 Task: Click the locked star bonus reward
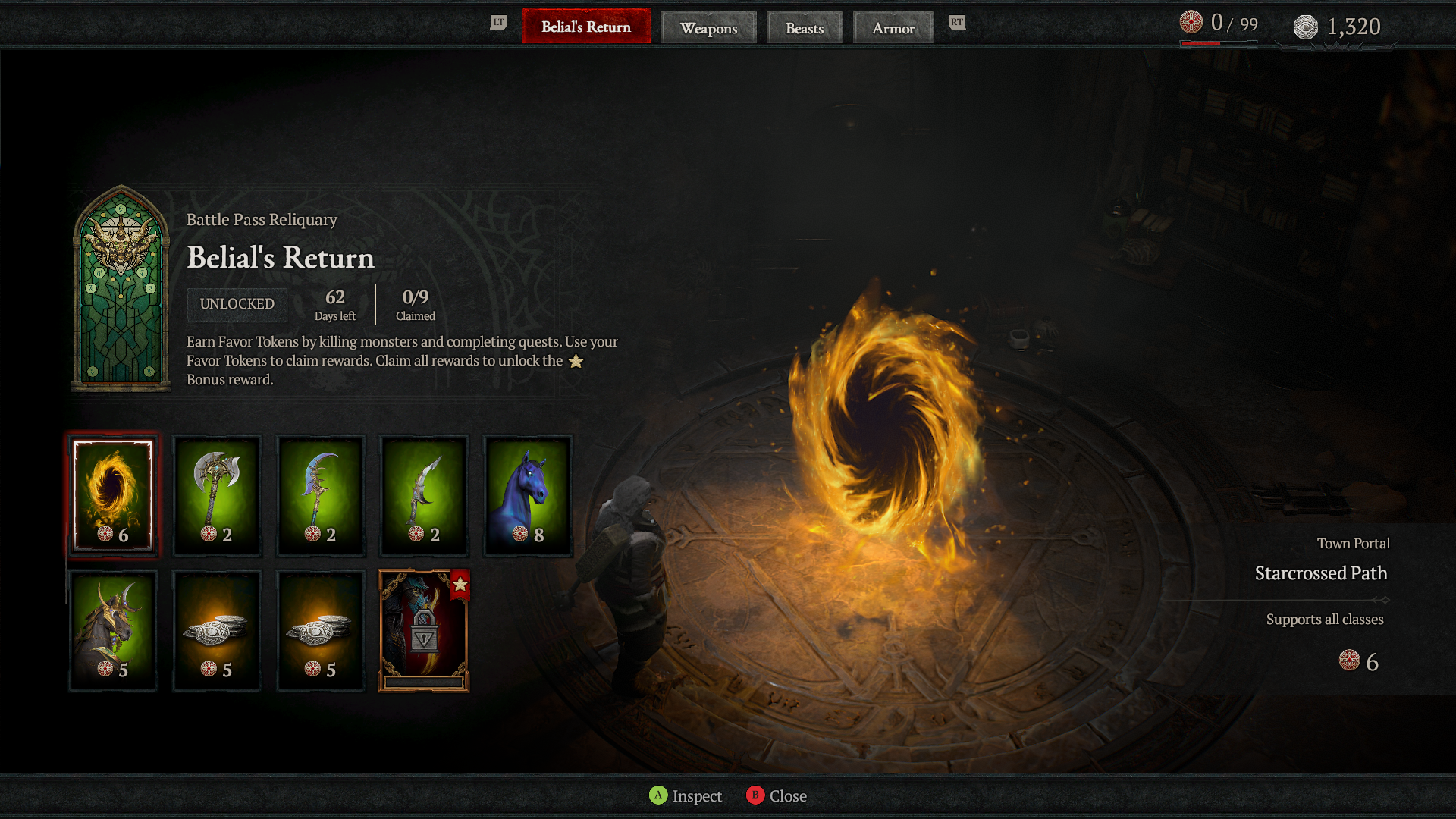tap(424, 631)
